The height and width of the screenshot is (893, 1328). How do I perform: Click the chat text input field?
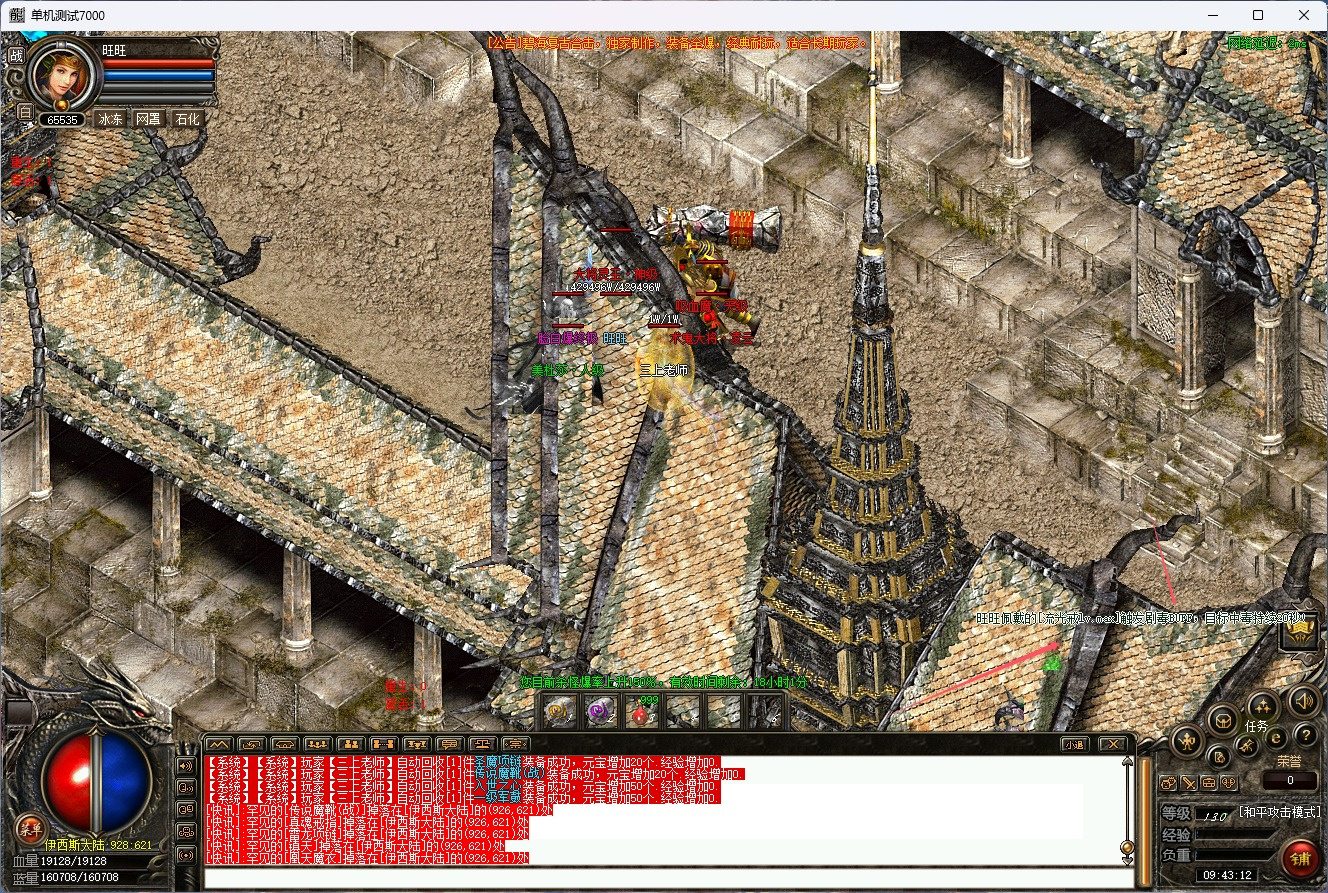668,878
